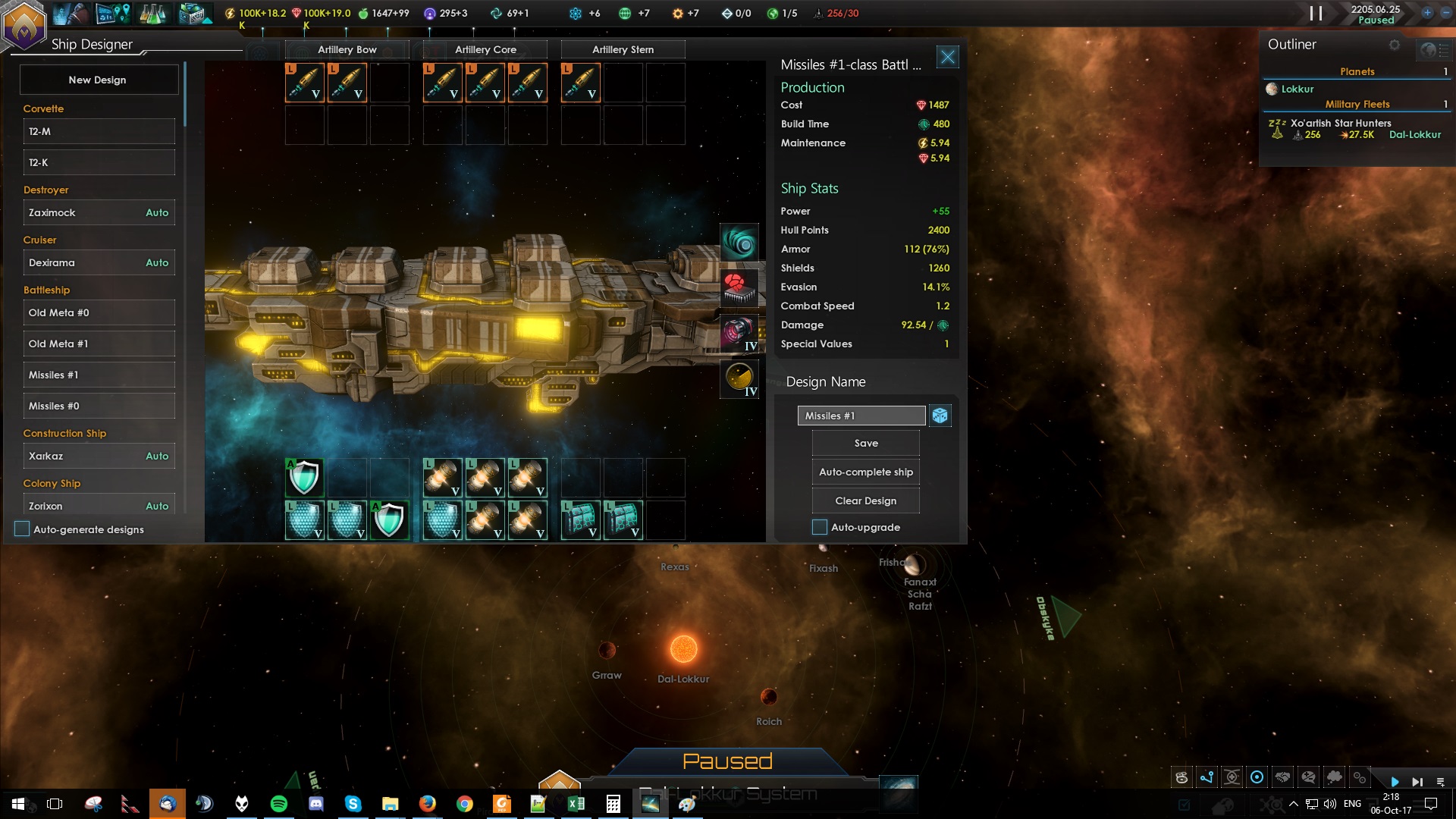The image size is (1456, 819).
Task: Open the Artillery Bow section selector
Action: [x=347, y=49]
